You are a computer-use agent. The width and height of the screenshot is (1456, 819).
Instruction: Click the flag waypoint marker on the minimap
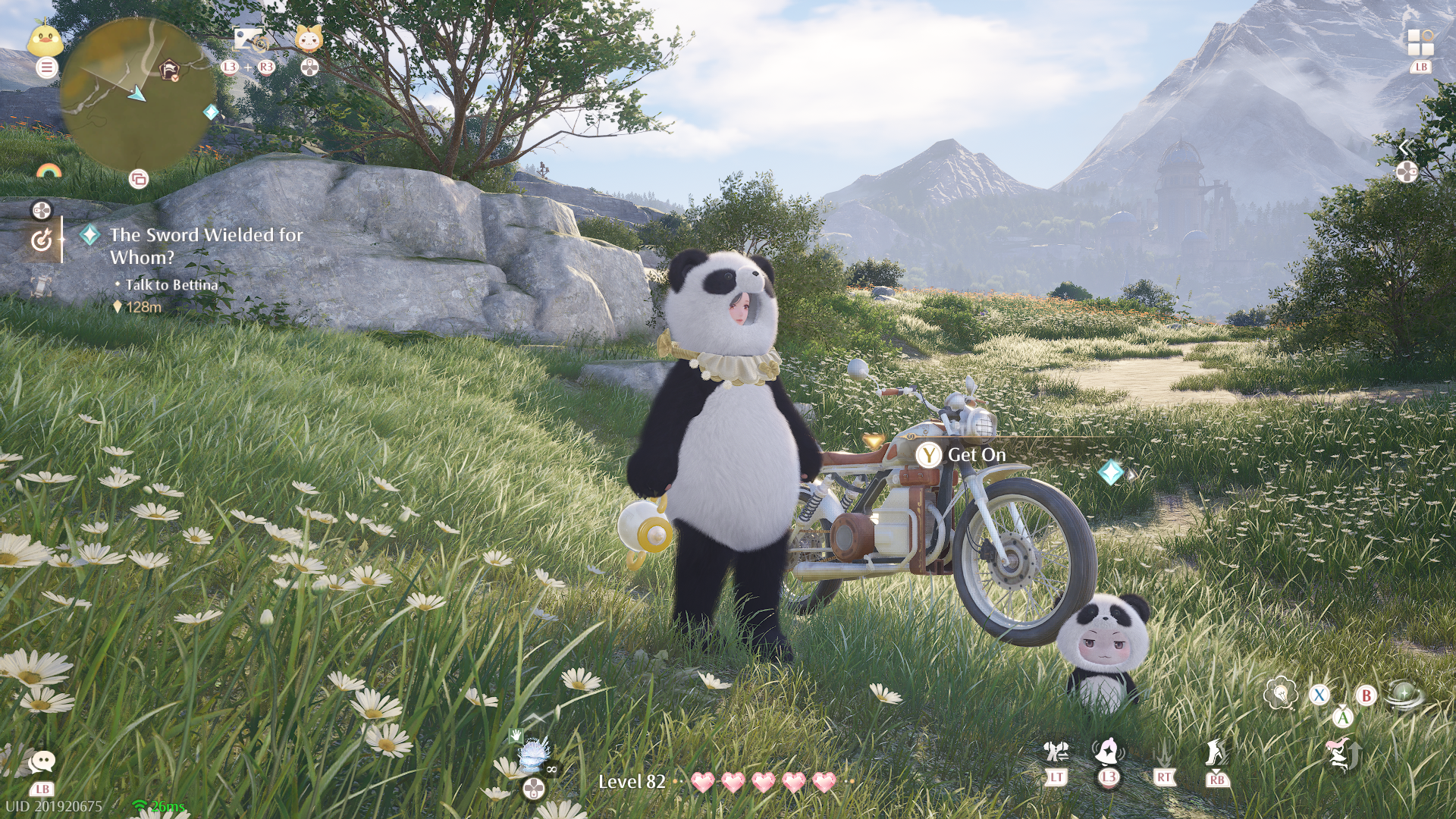(170, 71)
